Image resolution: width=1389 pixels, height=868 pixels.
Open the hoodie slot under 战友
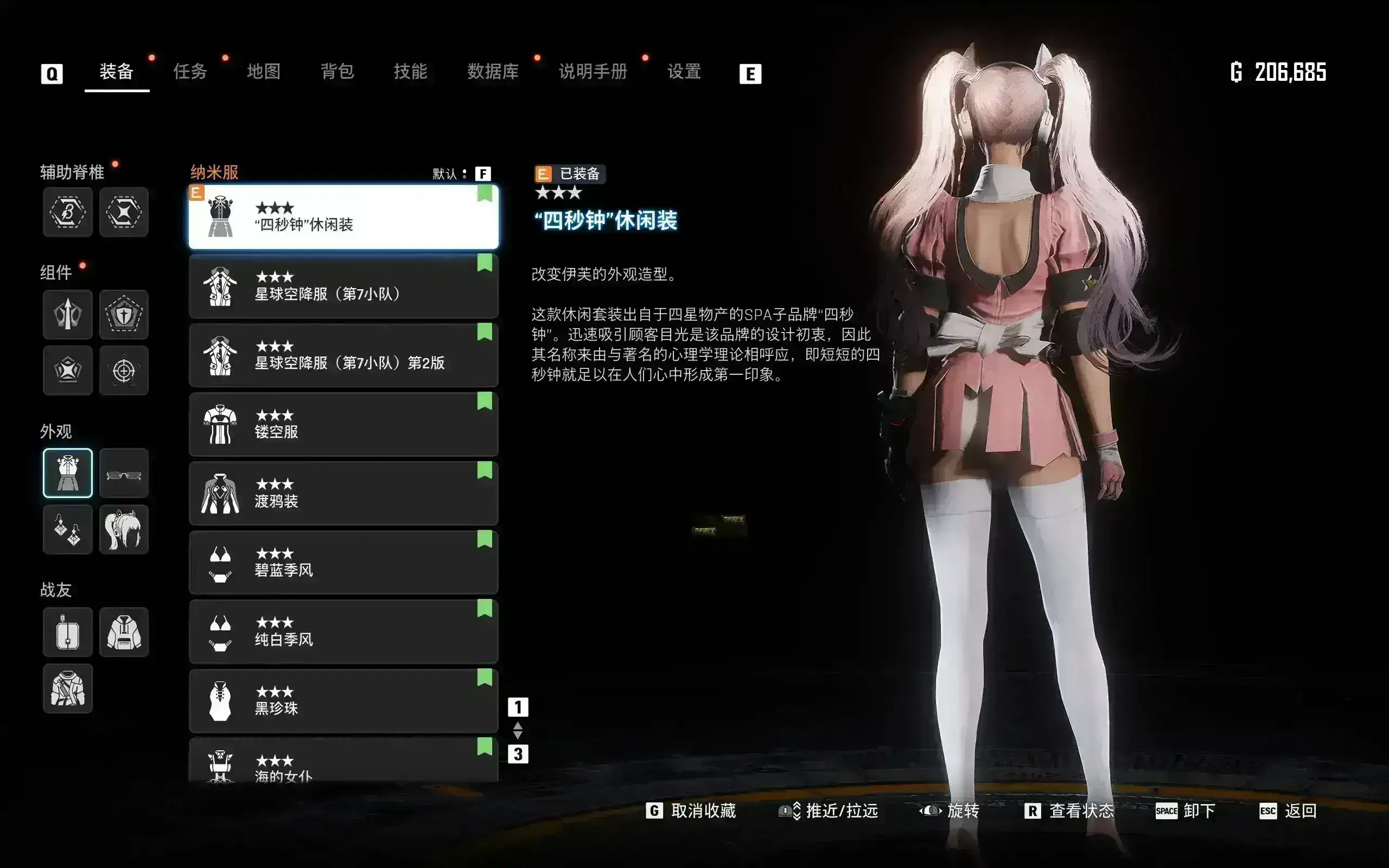[x=124, y=631]
